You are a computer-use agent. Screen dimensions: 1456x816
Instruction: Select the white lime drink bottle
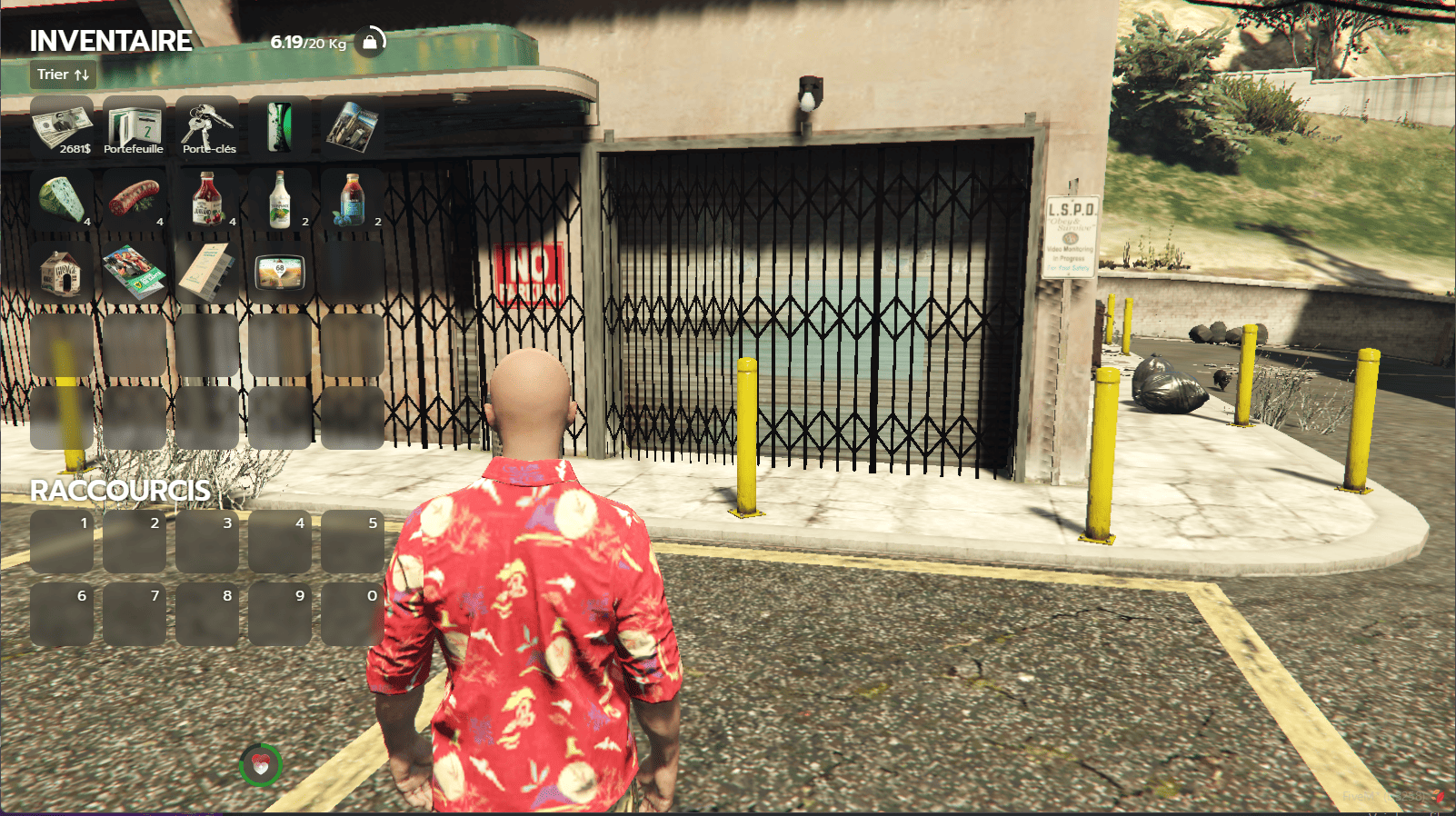coord(280,200)
